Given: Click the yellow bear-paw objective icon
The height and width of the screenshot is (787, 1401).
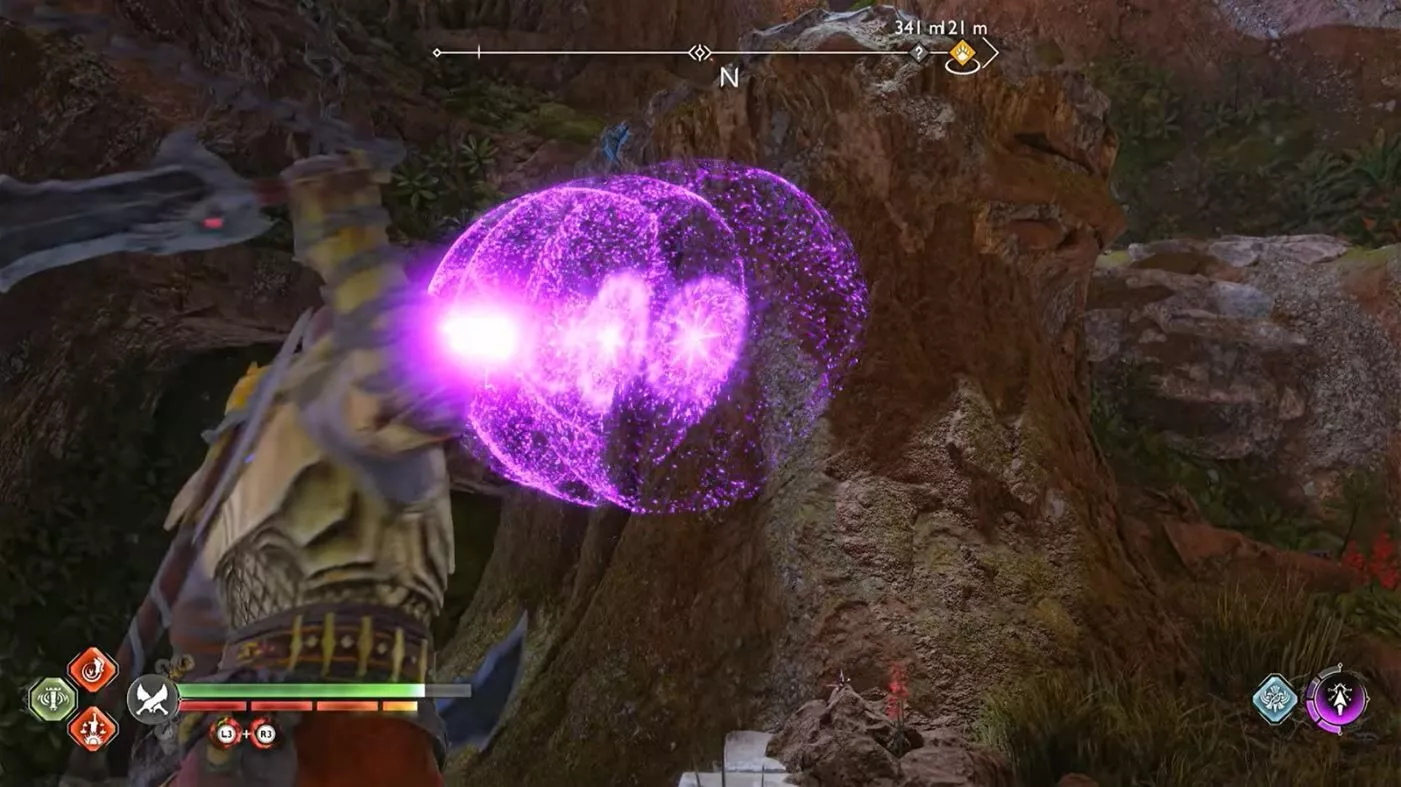Looking at the screenshot, I should click(960, 53).
